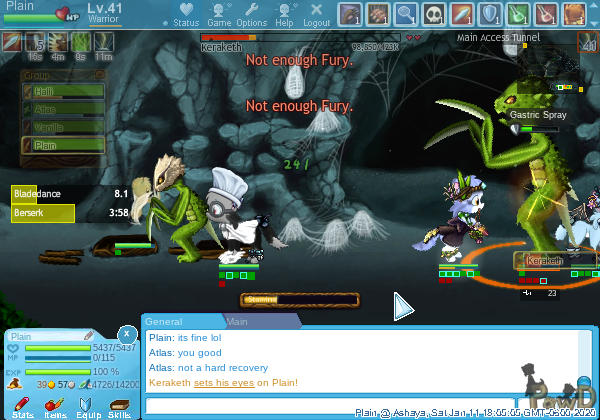Close the character info panel

pos(126,334)
